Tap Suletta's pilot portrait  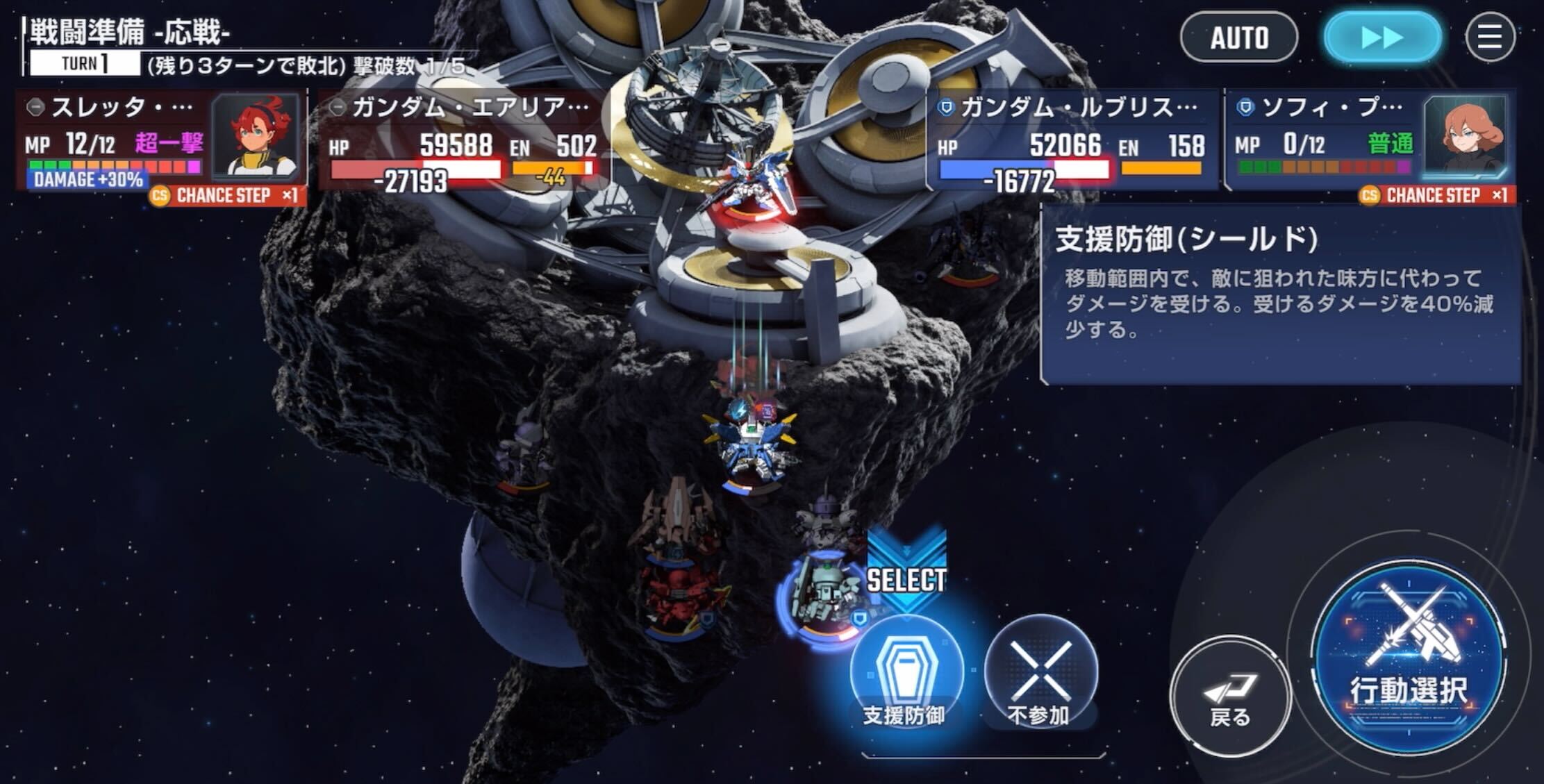tap(255, 137)
